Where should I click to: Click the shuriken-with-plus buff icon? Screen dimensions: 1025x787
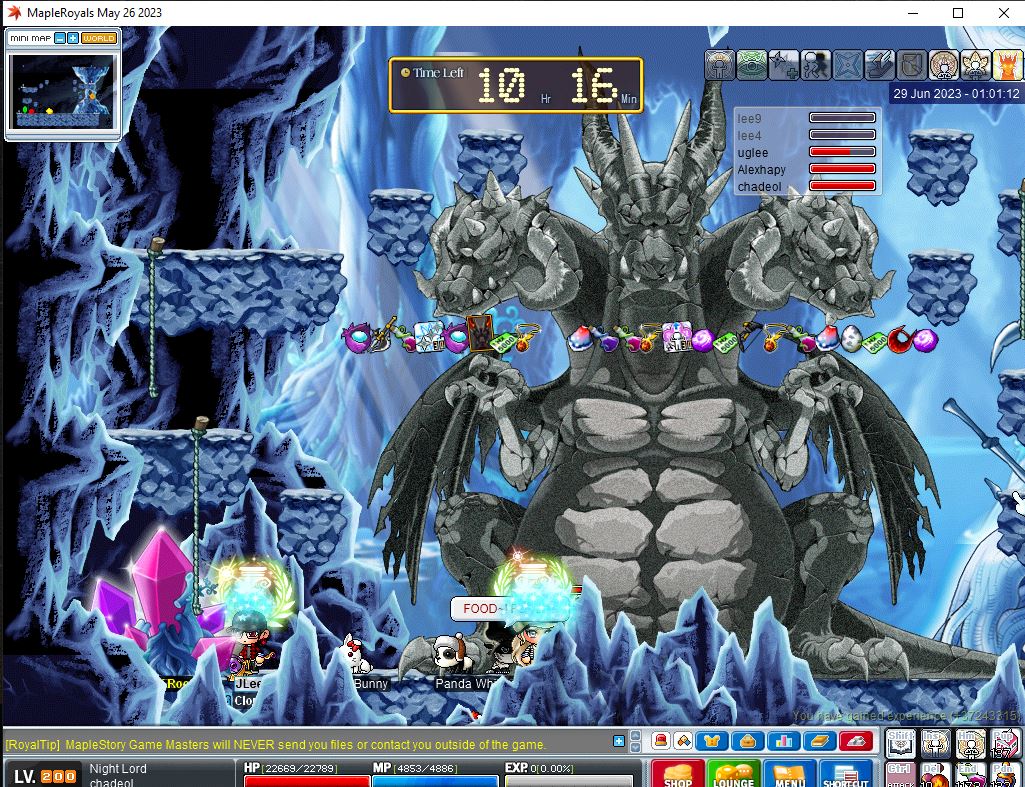783,64
